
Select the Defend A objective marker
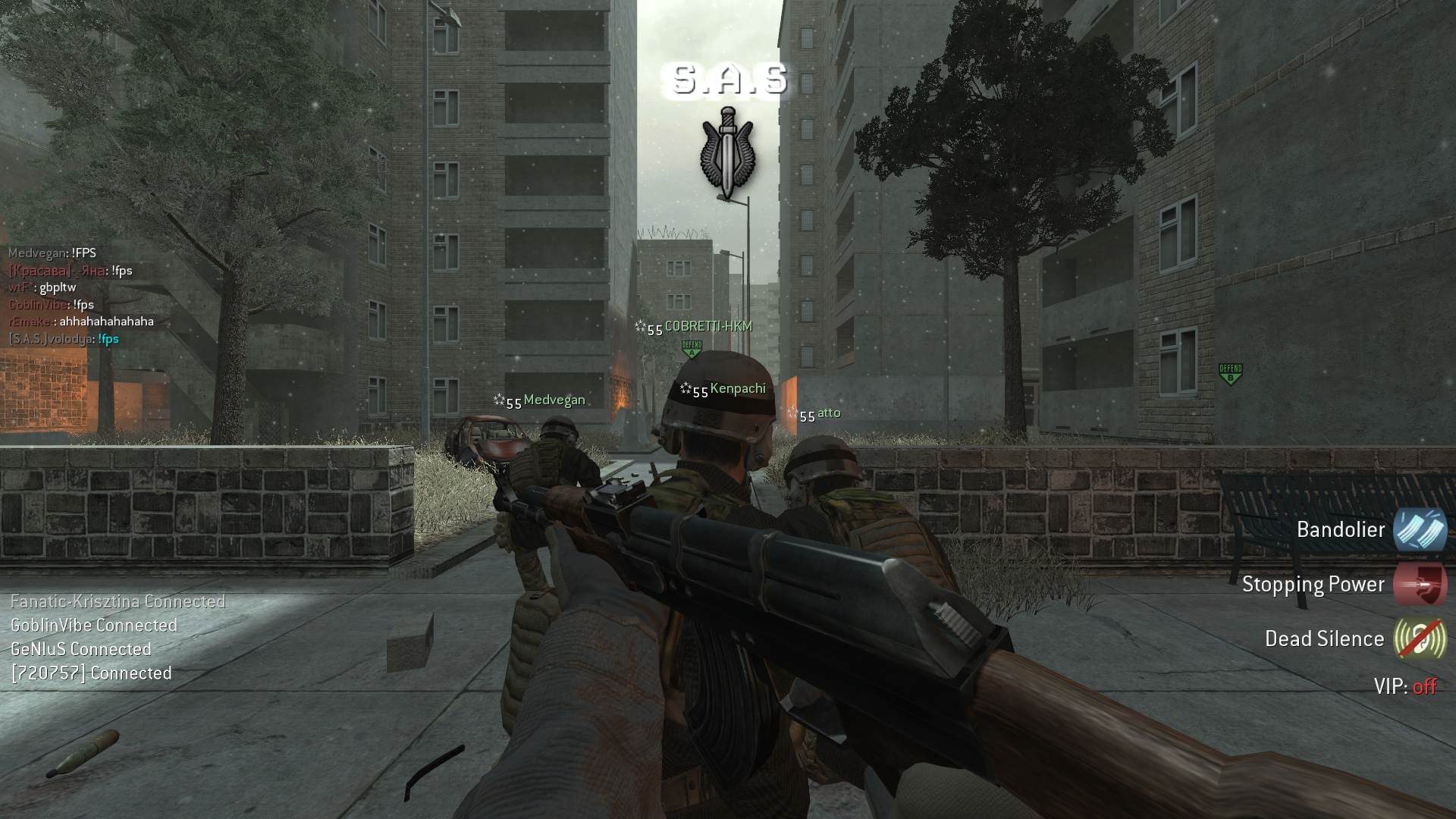coord(692,350)
